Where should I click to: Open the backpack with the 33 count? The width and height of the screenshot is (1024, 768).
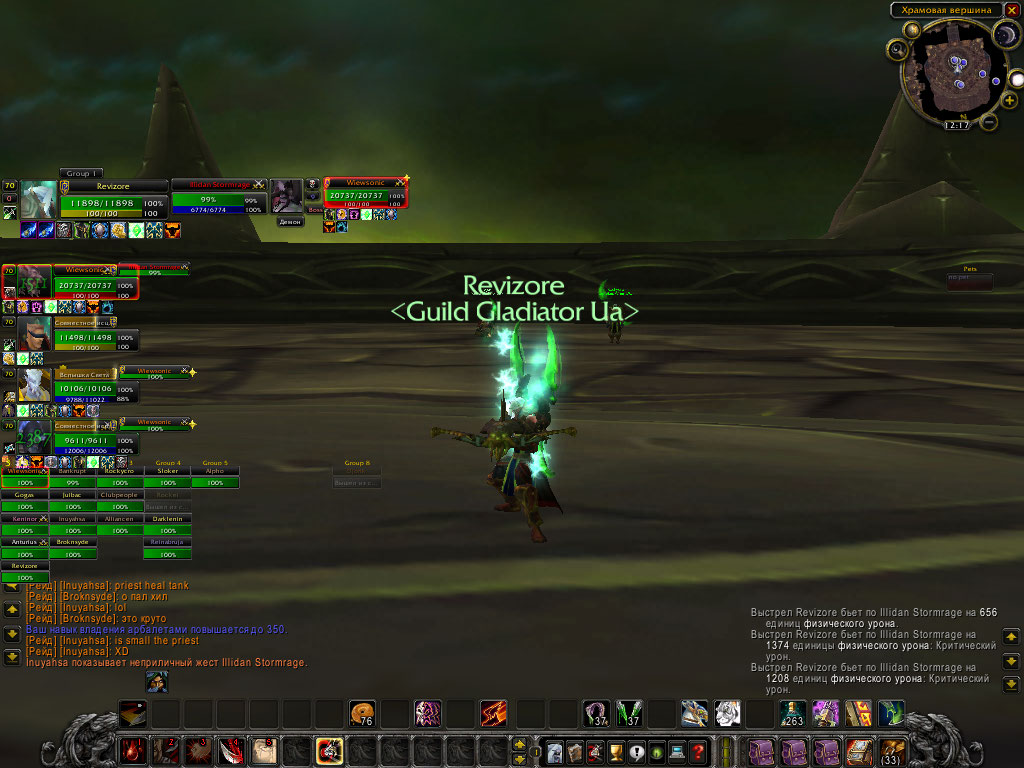[x=891, y=750]
